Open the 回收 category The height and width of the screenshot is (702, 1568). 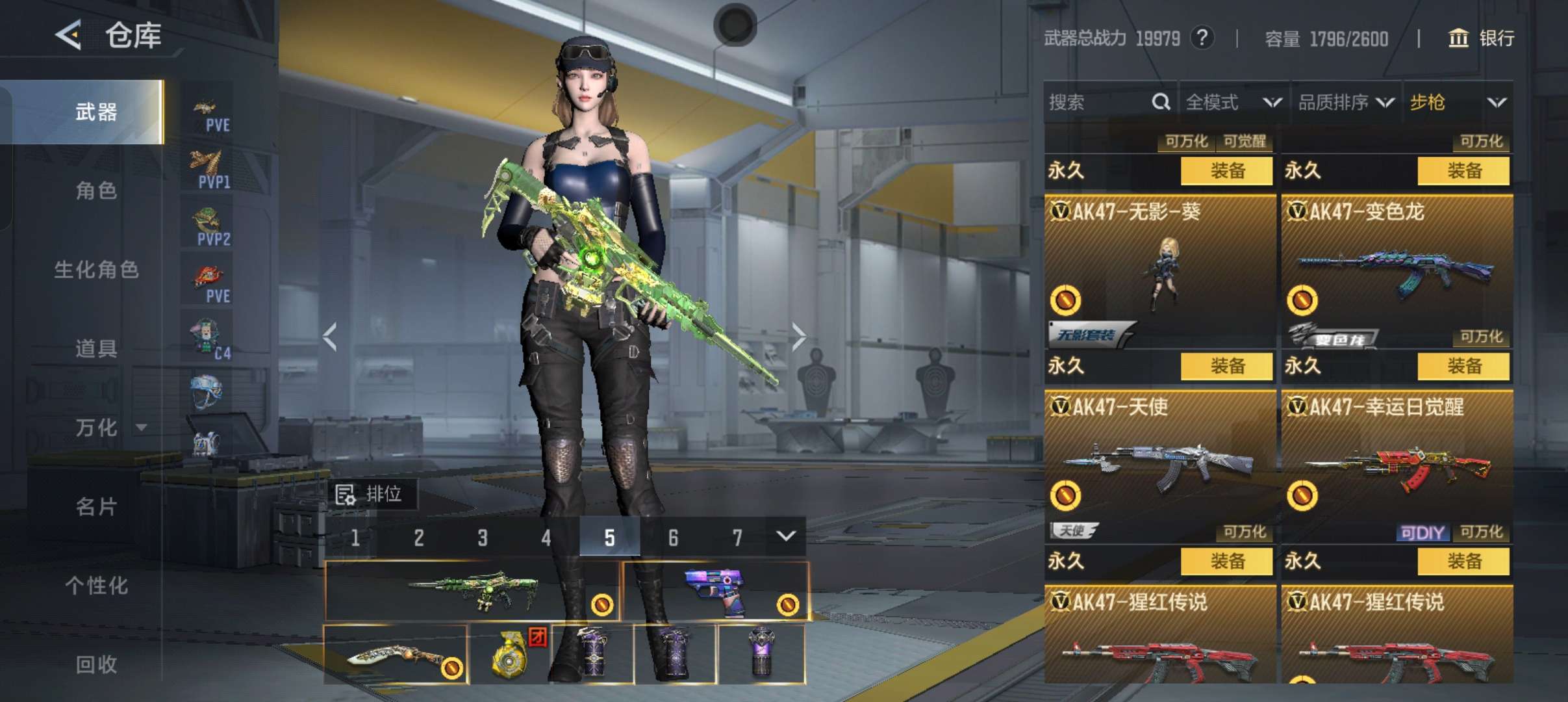click(x=96, y=664)
